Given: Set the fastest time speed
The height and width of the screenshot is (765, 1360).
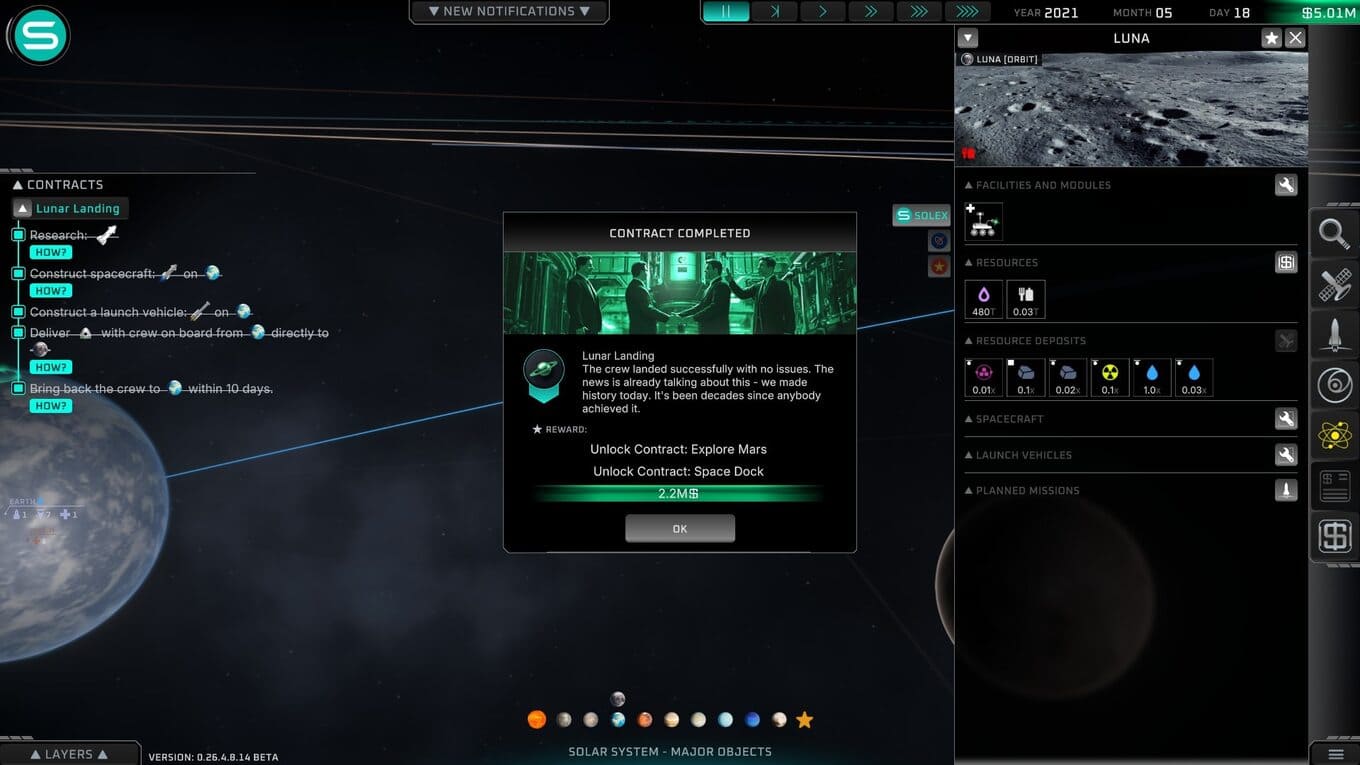Looking at the screenshot, I should coord(967,12).
